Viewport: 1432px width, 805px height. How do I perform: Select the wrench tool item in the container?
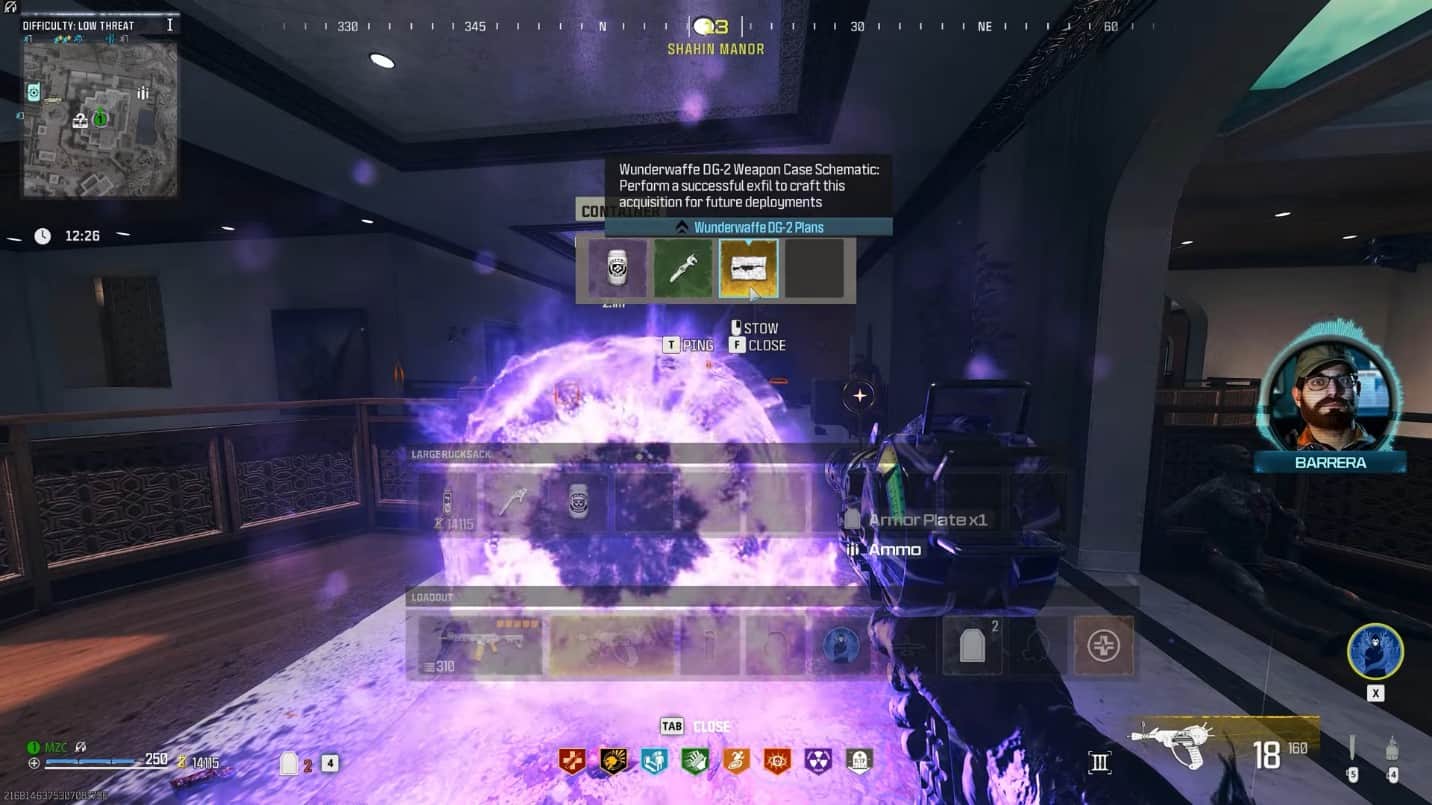(x=683, y=267)
